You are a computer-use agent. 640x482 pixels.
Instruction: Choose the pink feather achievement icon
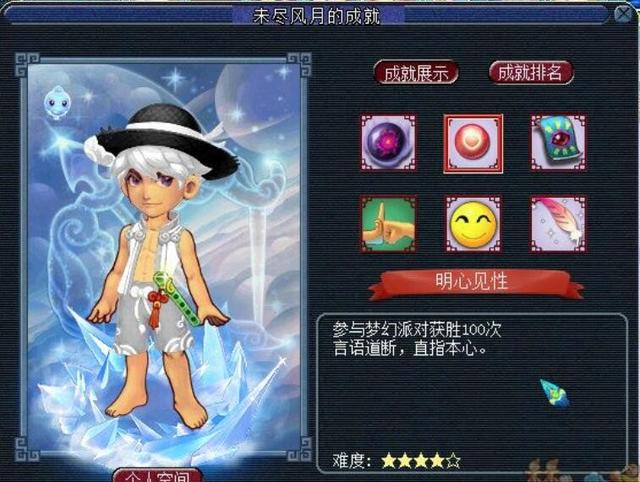[558, 224]
